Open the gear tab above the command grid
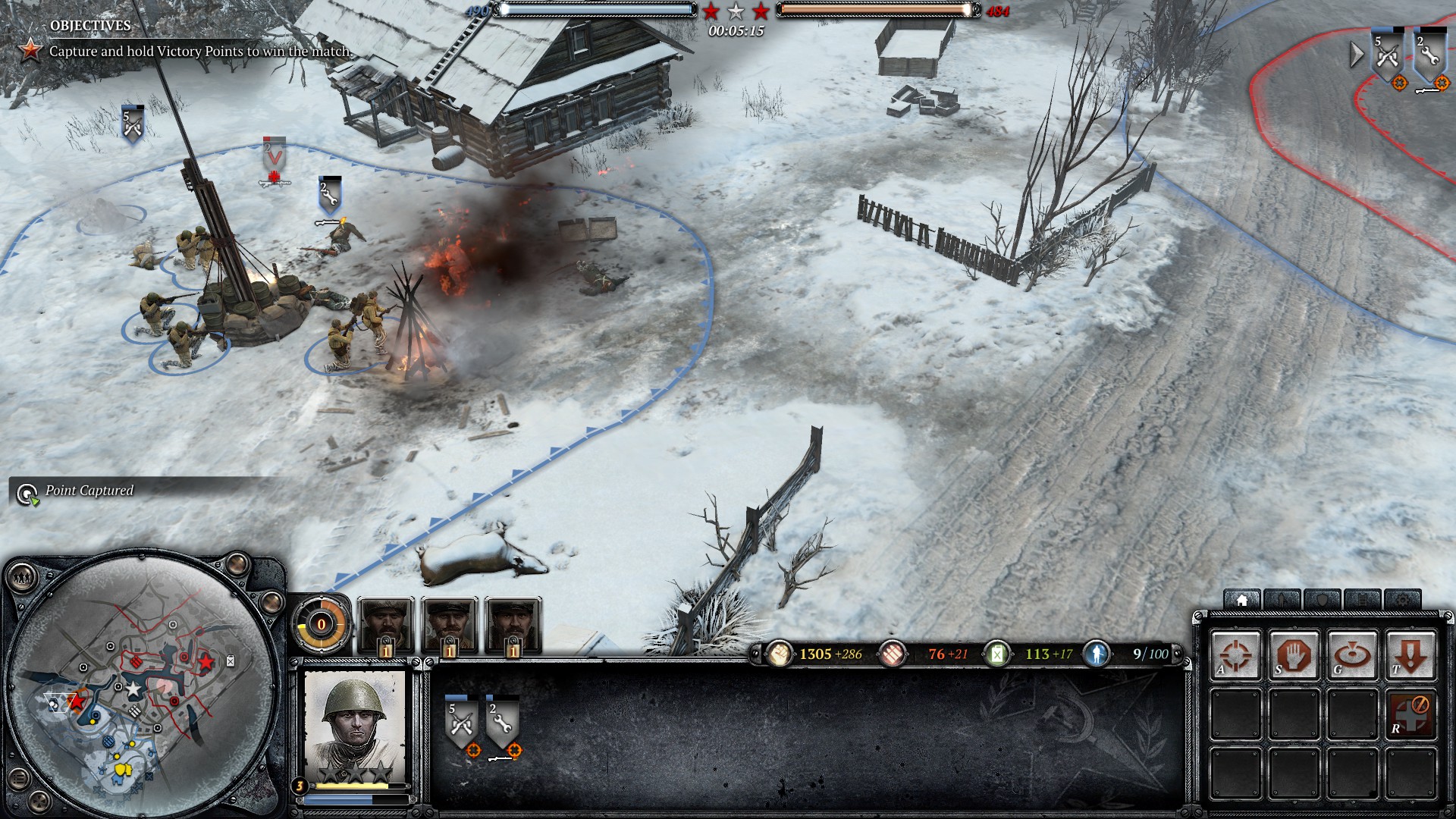Screen dimensions: 1456x819 1402,601
